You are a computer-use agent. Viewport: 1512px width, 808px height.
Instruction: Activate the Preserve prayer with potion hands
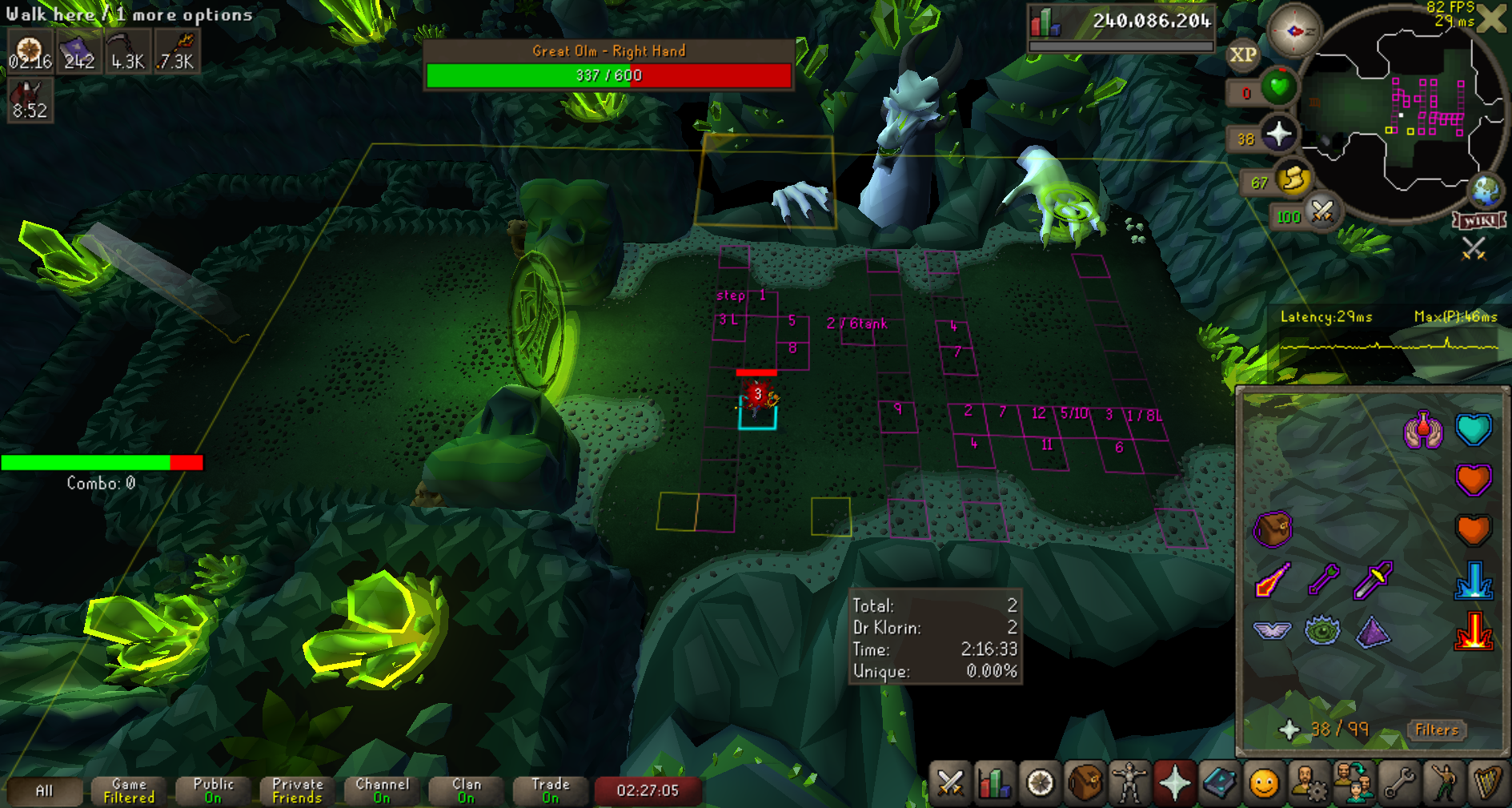click(x=1422, y=430)
